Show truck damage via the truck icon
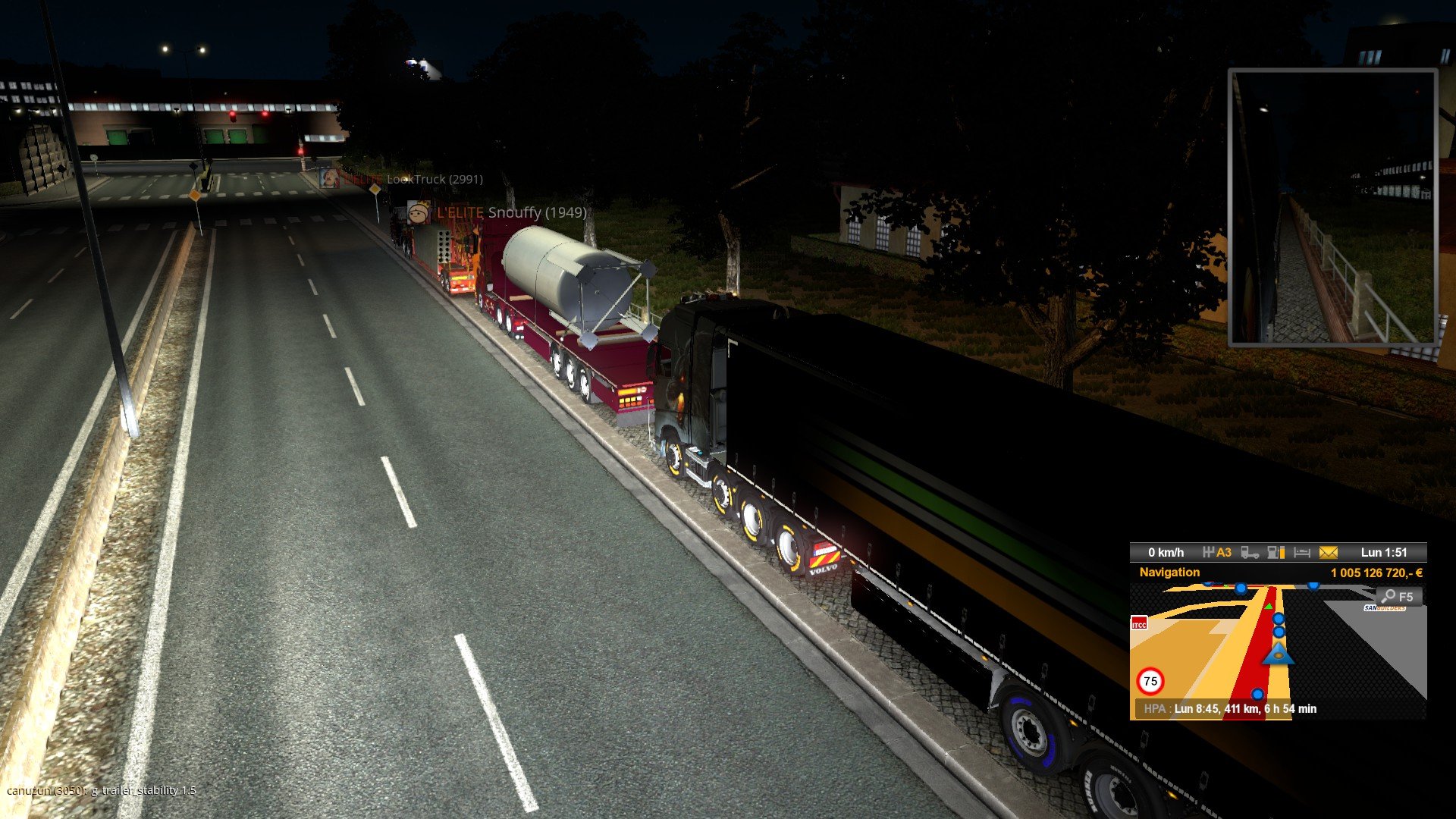The height and width of the screenshot is (819, 1456). tap(1250, 553)
